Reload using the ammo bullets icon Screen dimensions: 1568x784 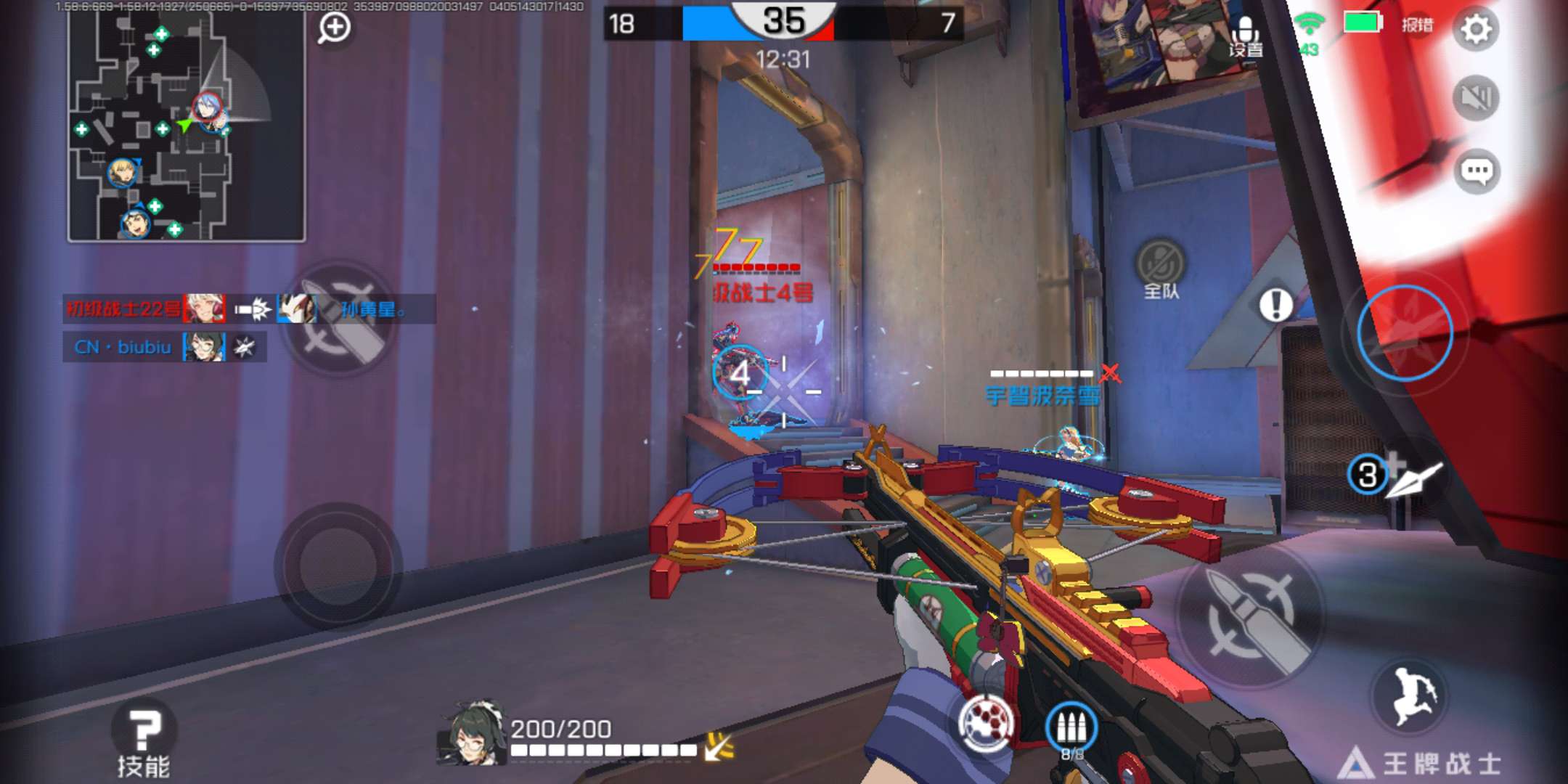(1071, 730)
